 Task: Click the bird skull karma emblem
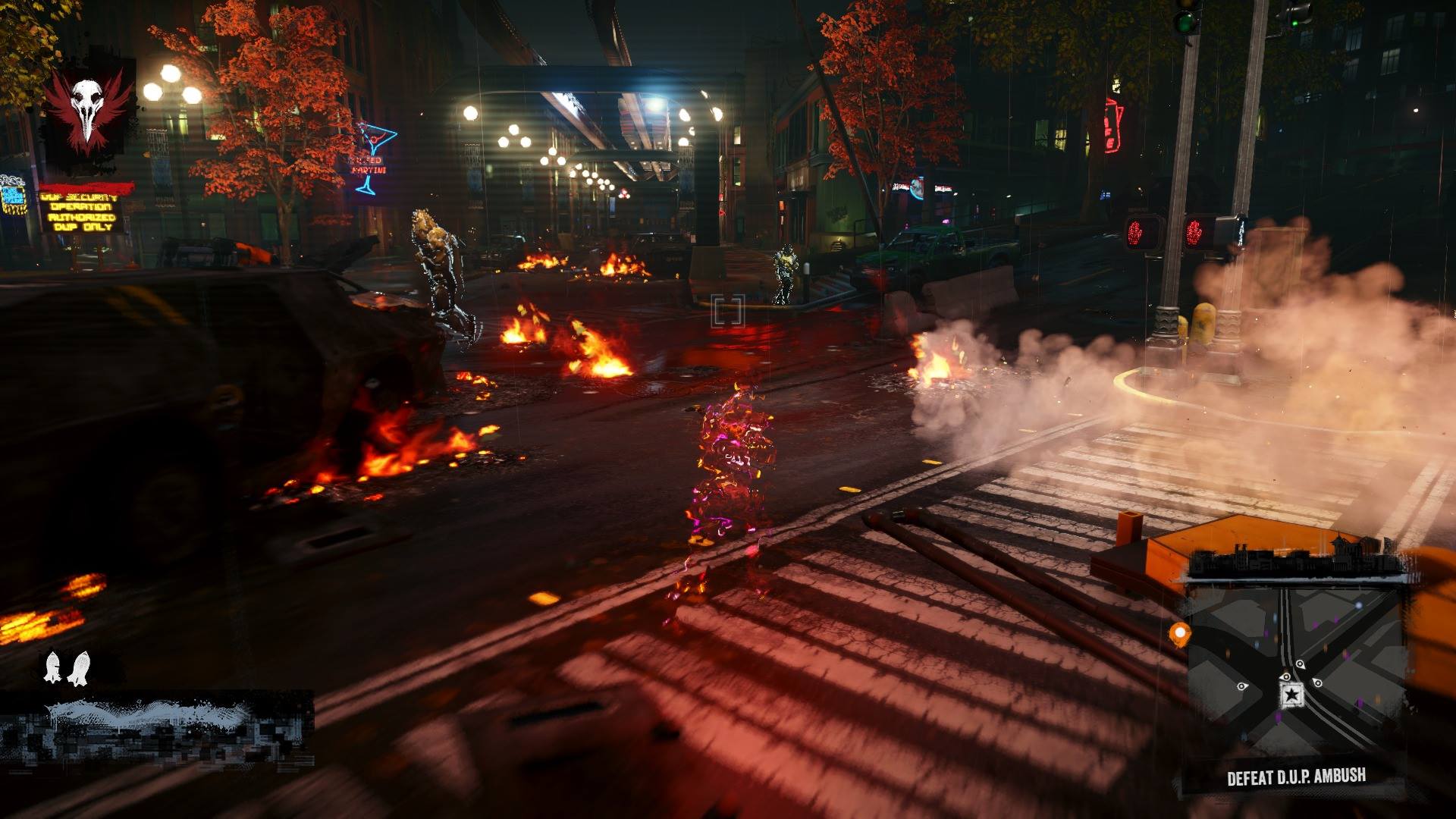87,110
